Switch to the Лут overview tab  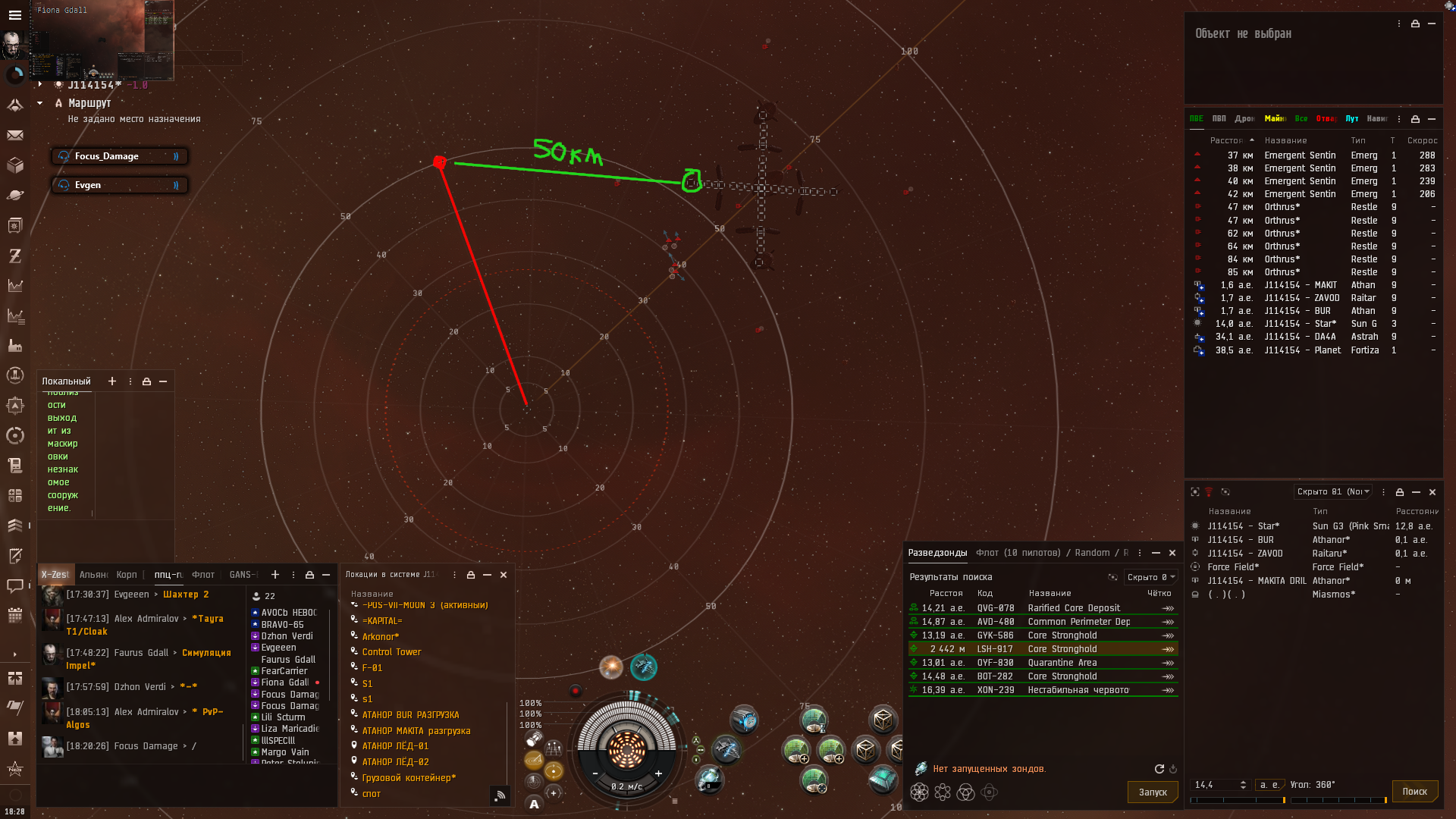coord(1351,118)
